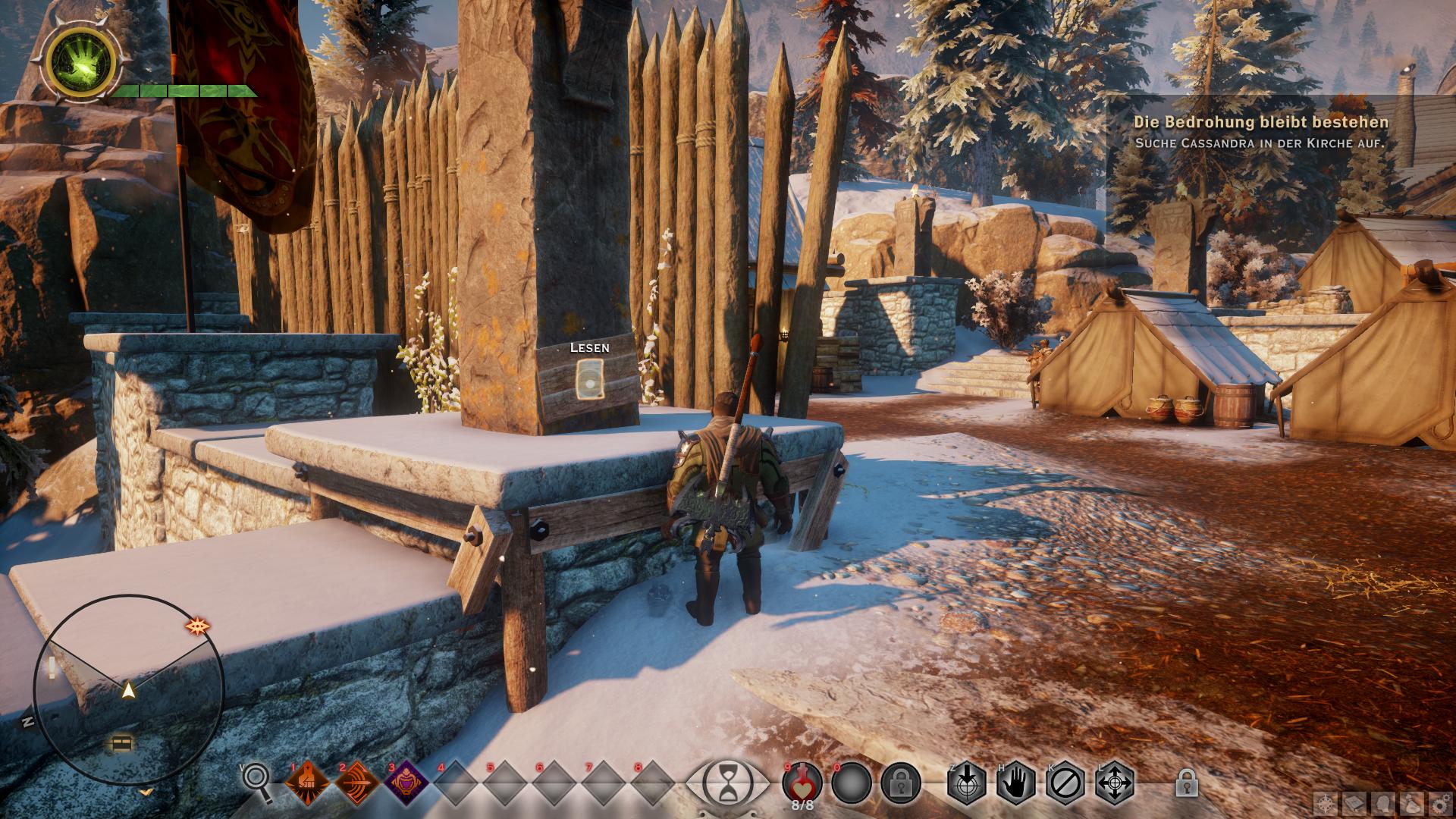Select the crosshair with down-arrow tactics command
This screenshot has width=1456, height=819.
tap(967, 783)
